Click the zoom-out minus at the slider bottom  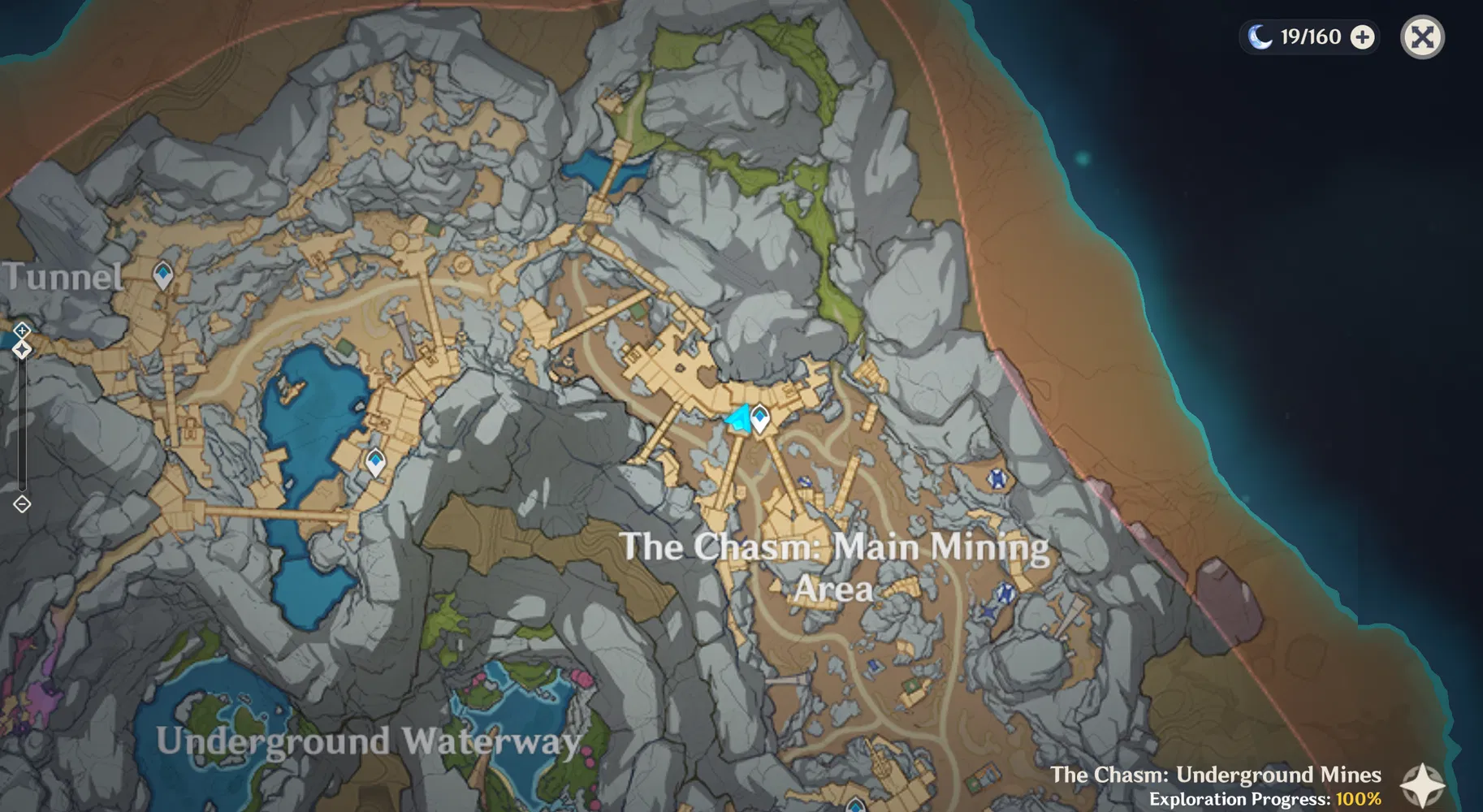[x=21, y=505]
